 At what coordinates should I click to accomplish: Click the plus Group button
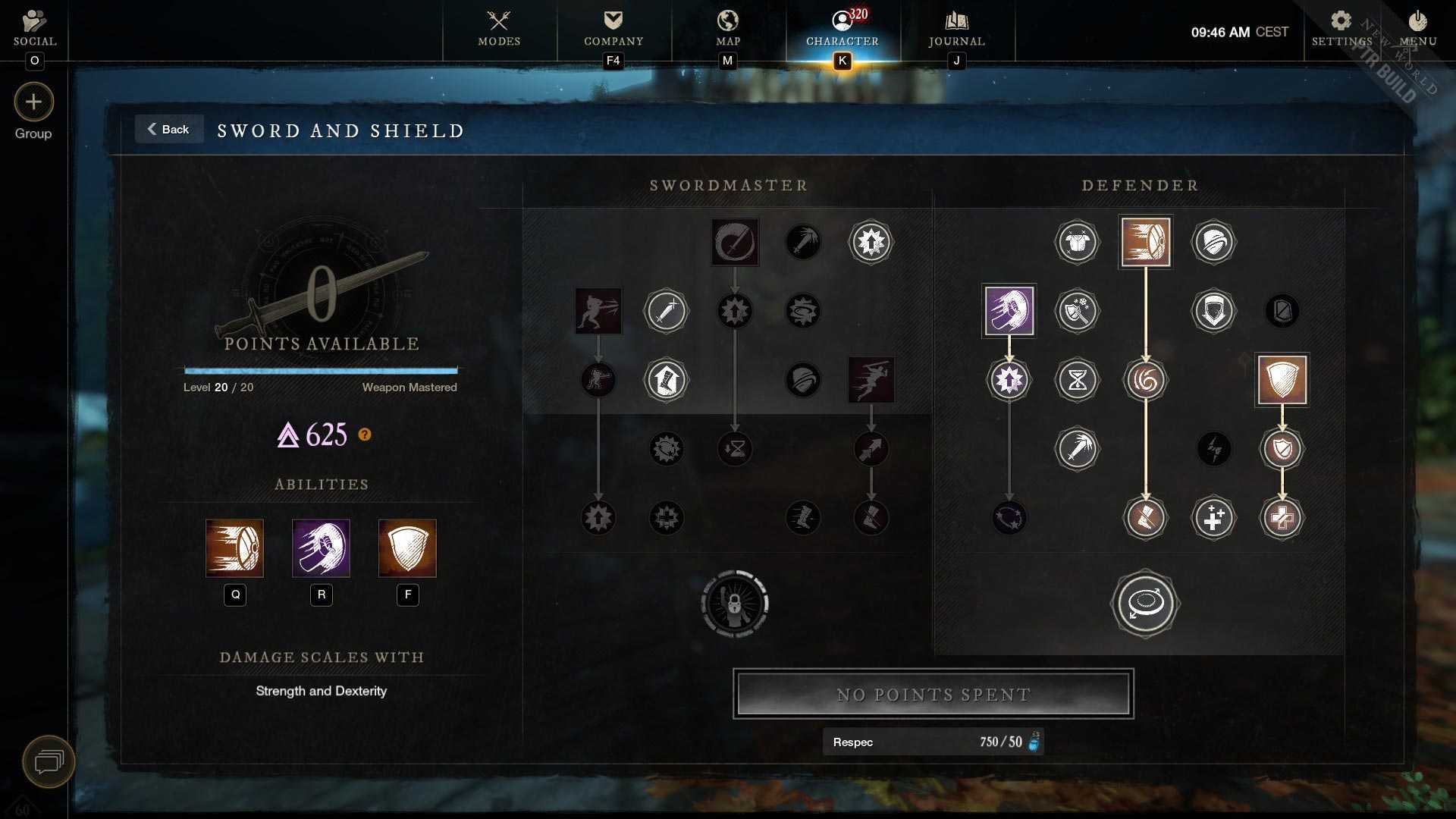(33, 102)
